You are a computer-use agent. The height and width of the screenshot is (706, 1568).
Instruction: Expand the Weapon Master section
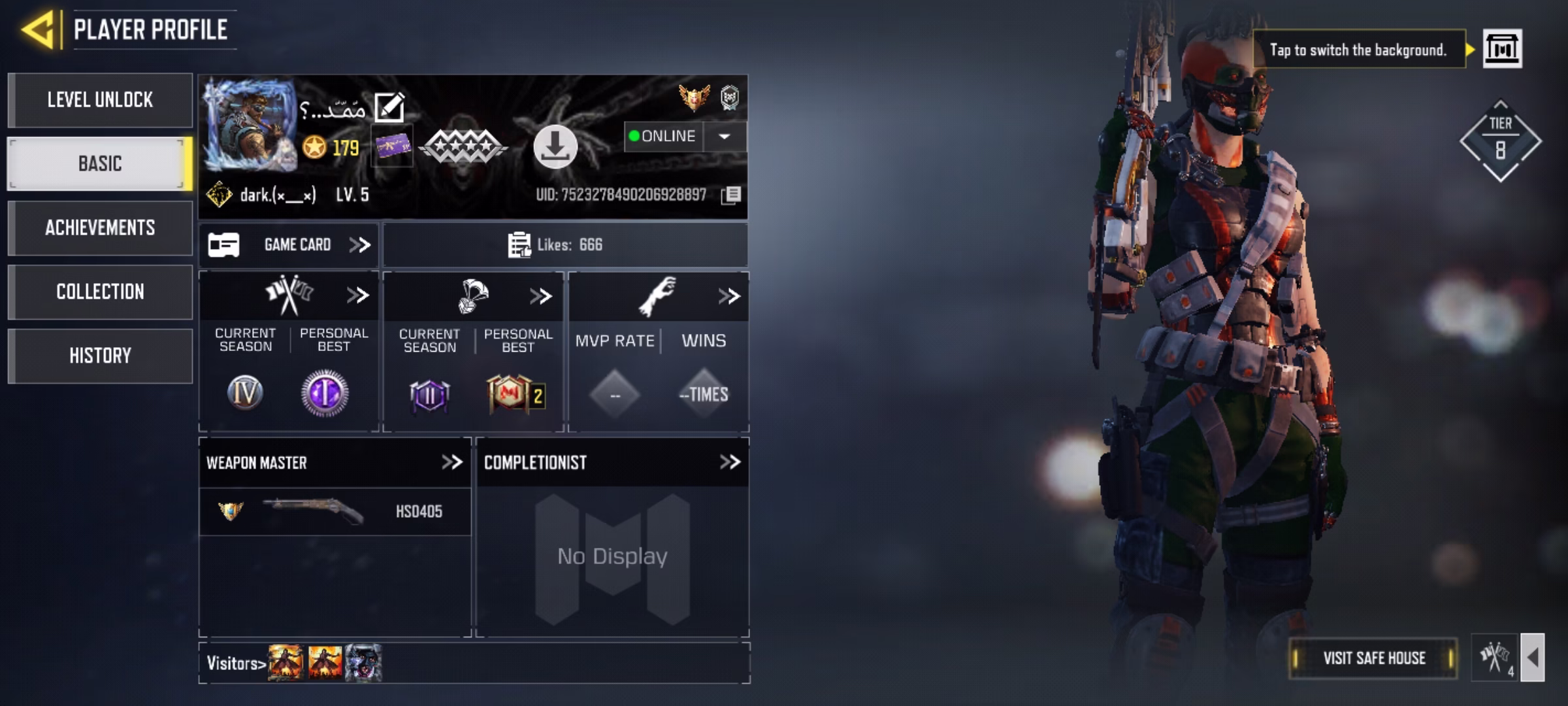click(x=451, y=463)
